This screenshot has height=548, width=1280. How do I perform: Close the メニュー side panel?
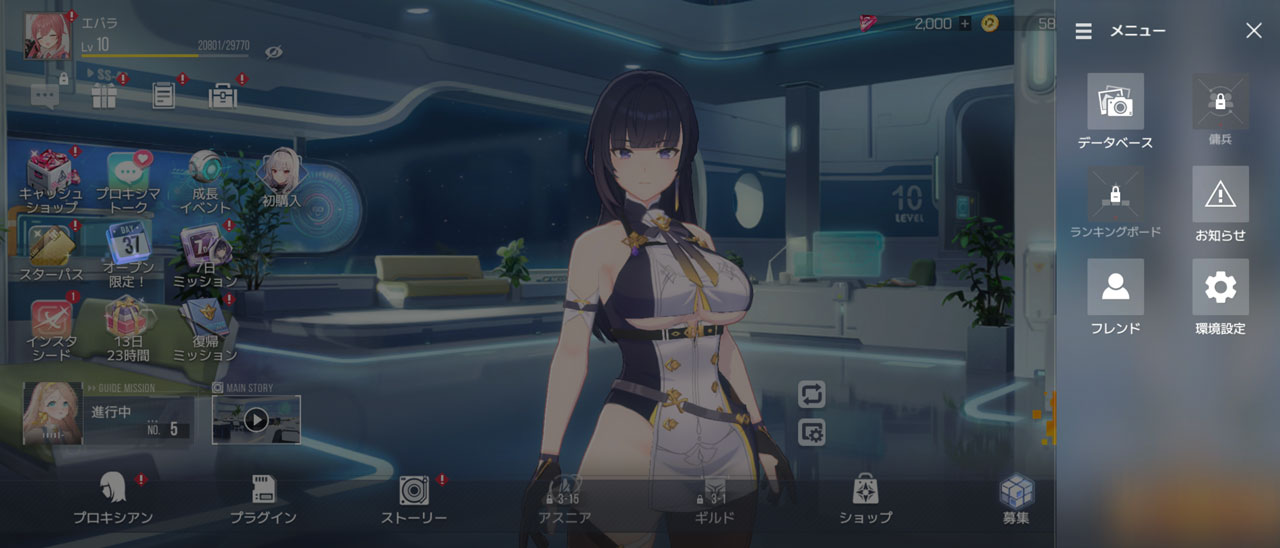[1253, 31]
